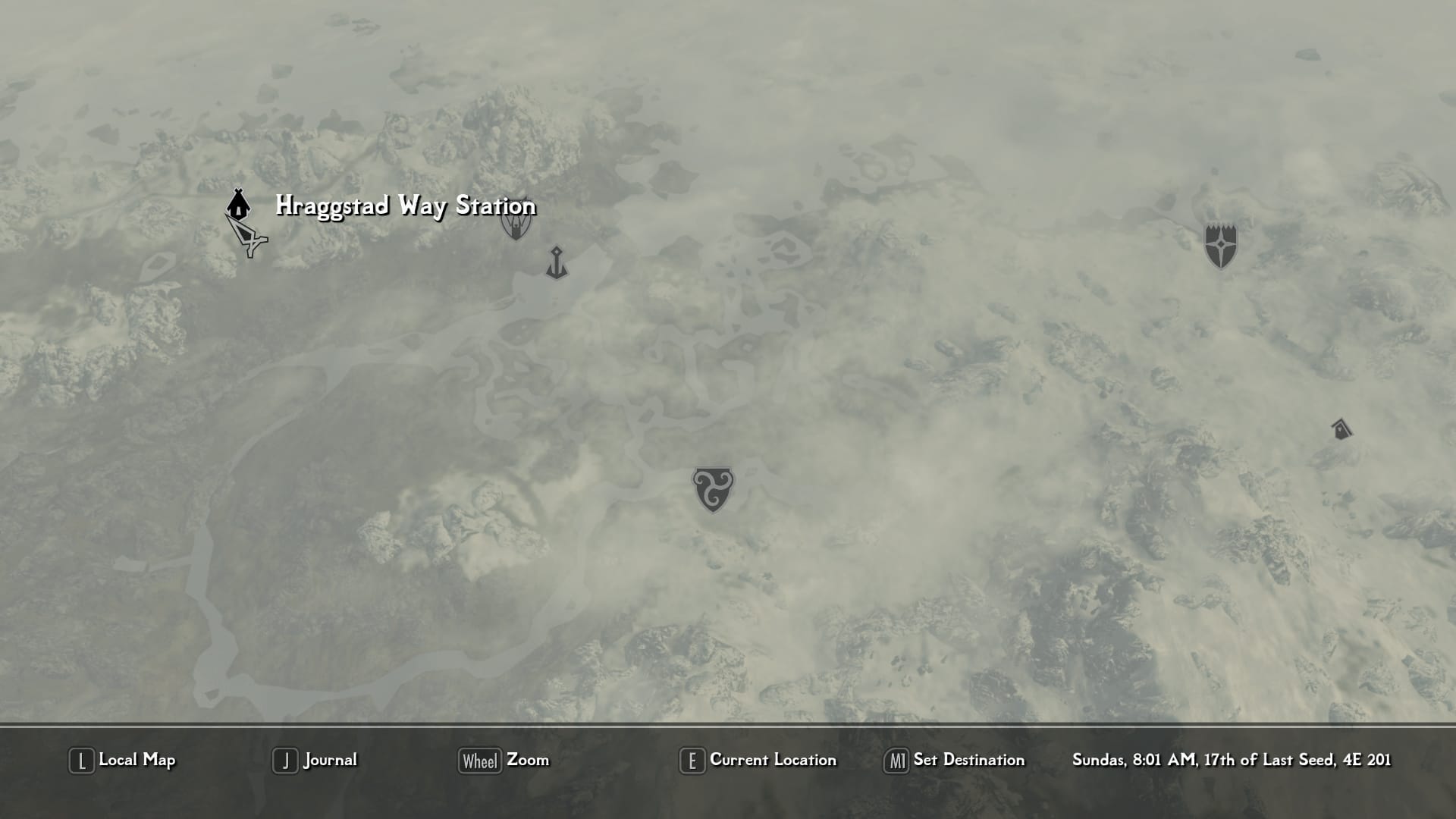Click the wolf-head shield city marker

(516, 222)
